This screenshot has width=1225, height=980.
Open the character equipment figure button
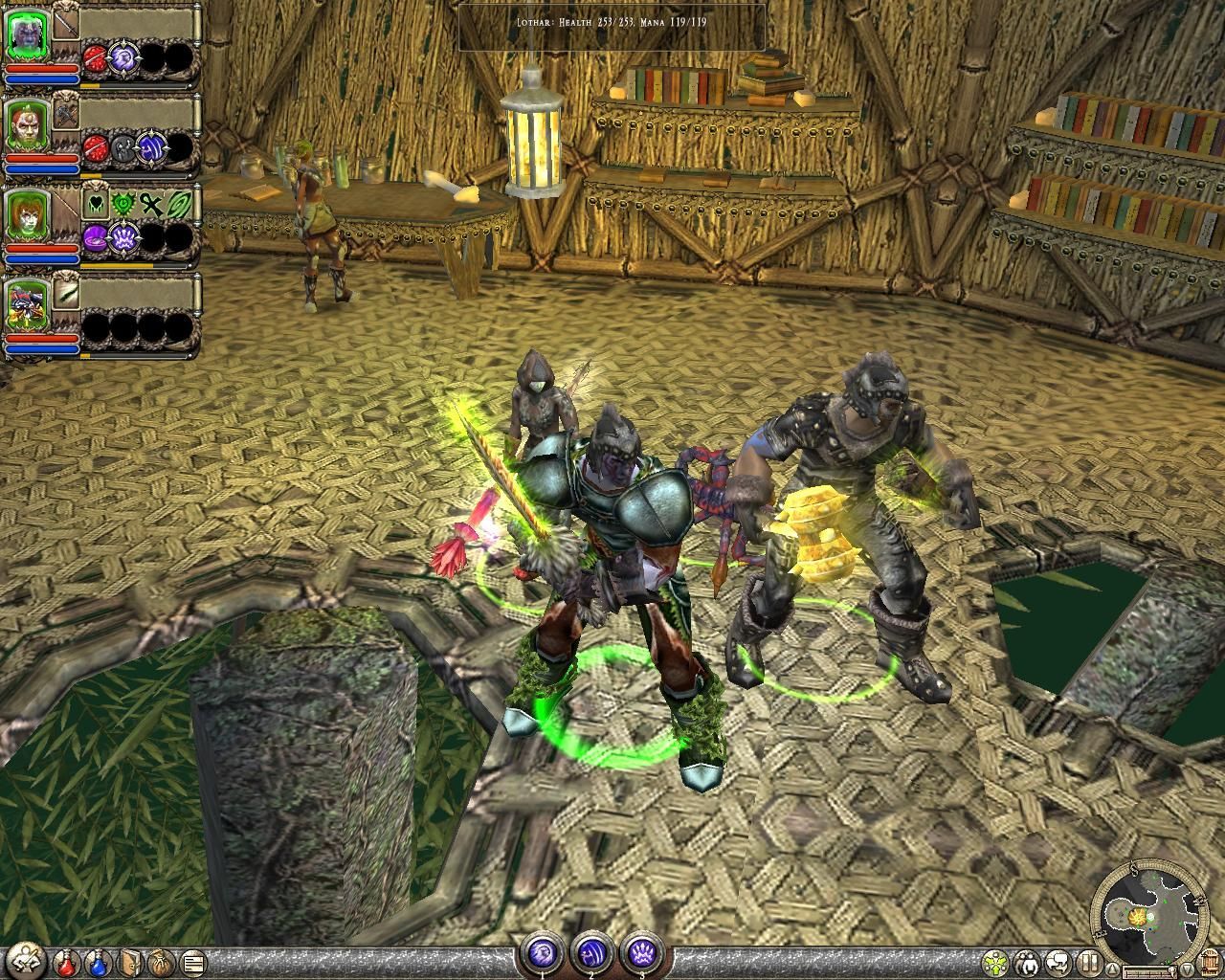pos(26,961)
